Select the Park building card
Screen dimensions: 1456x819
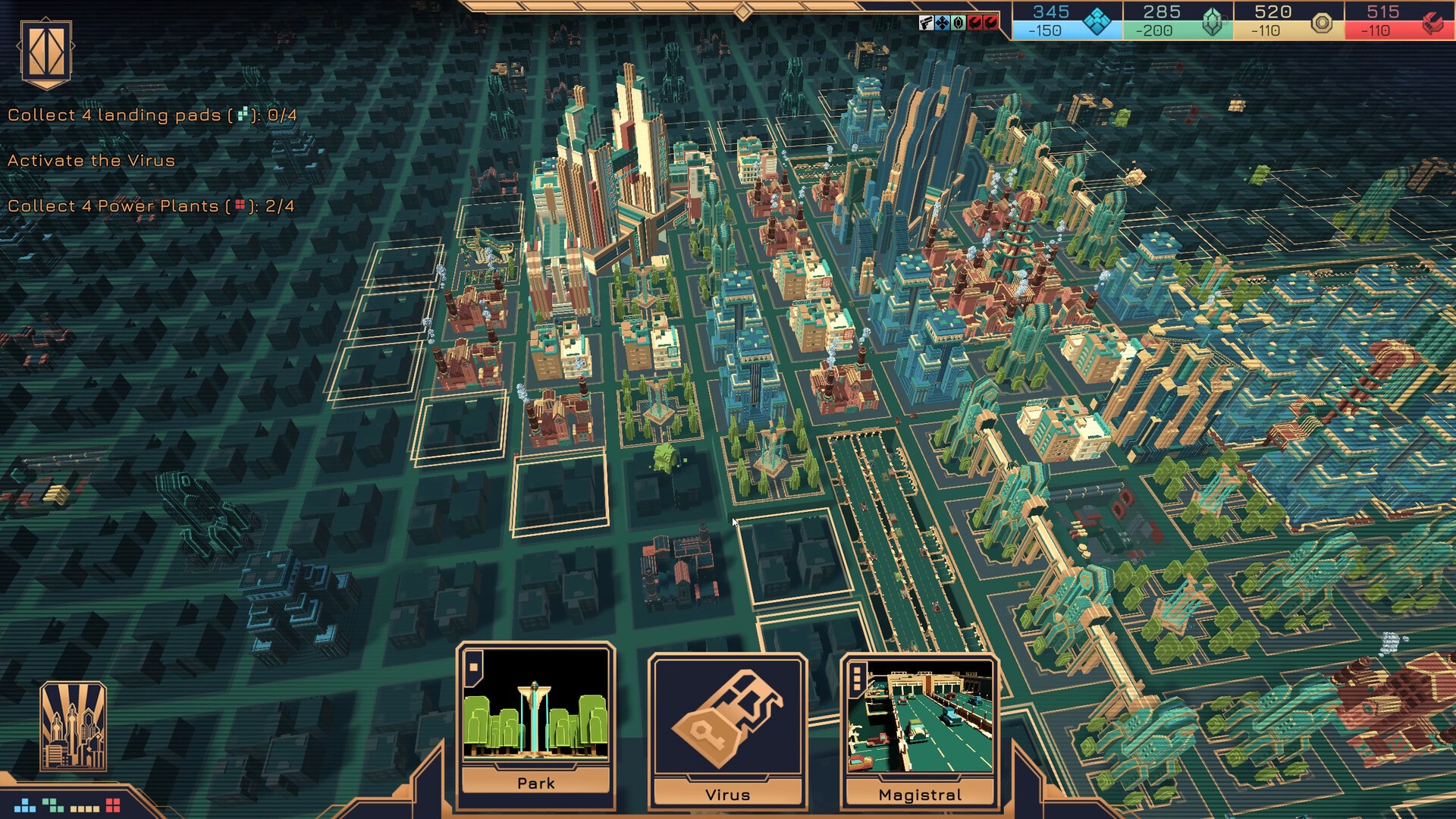(x=535, y=719)
